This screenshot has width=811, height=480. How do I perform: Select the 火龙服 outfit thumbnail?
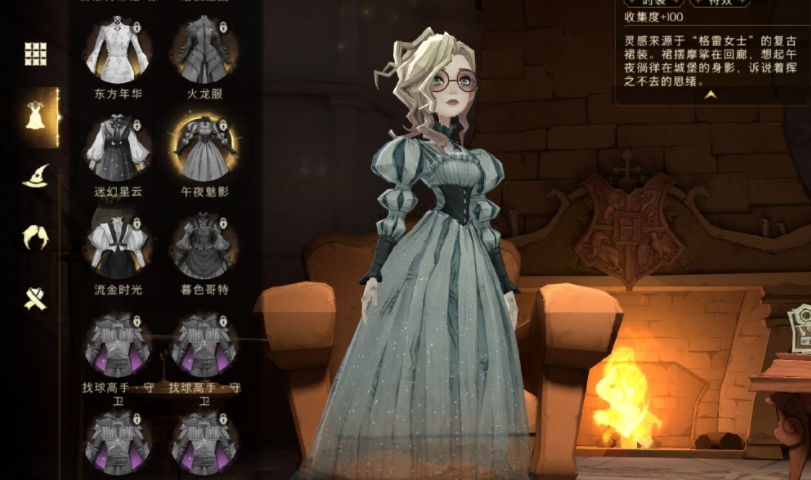(203, 50)
